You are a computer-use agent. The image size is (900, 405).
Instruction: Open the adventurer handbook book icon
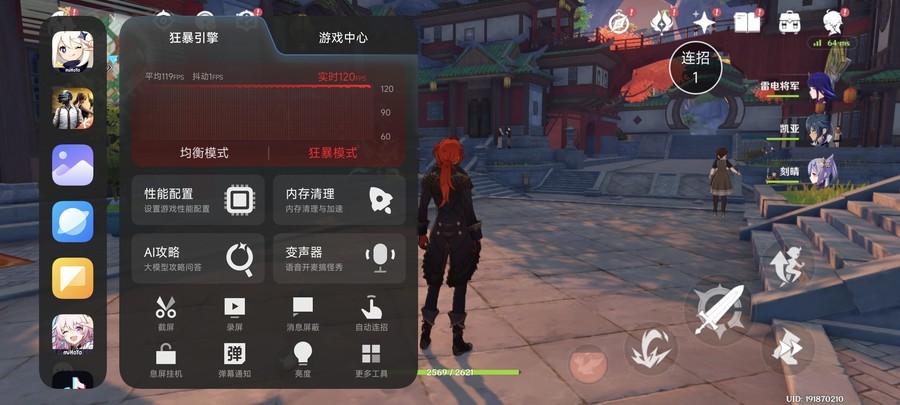745,22
